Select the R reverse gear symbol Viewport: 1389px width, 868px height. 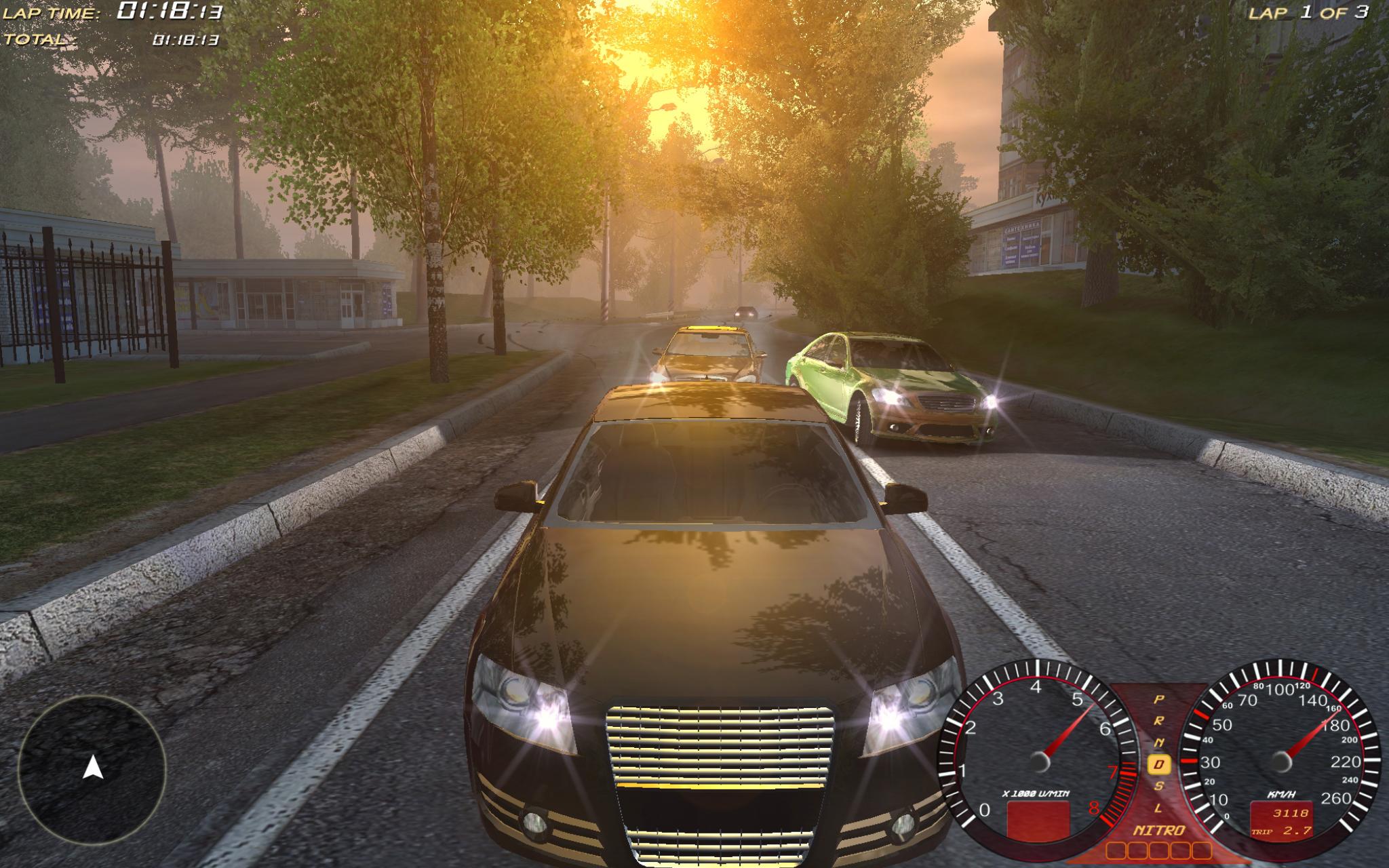point(1159,721)
